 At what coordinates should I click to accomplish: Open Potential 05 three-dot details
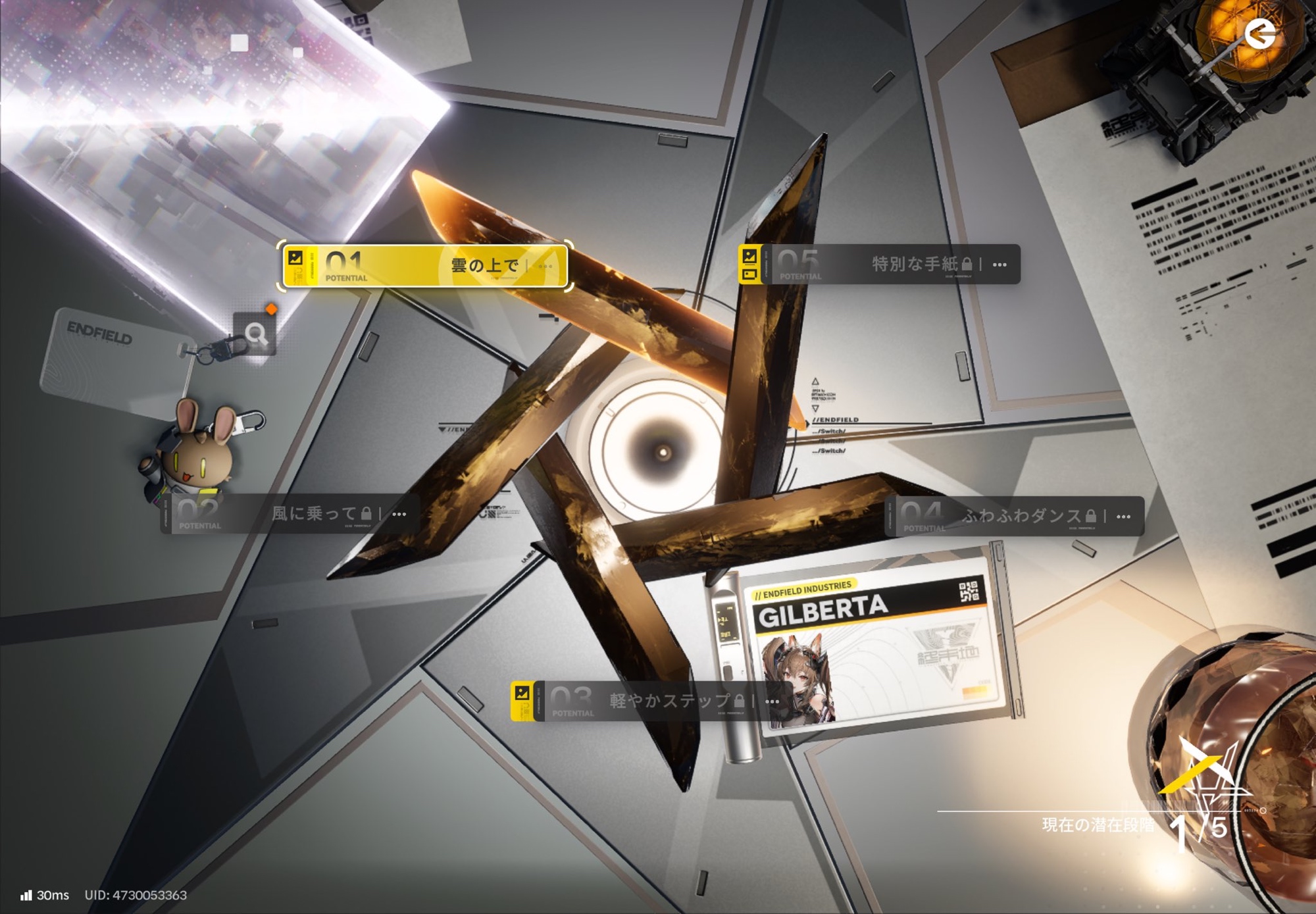tap(1000, 265)
